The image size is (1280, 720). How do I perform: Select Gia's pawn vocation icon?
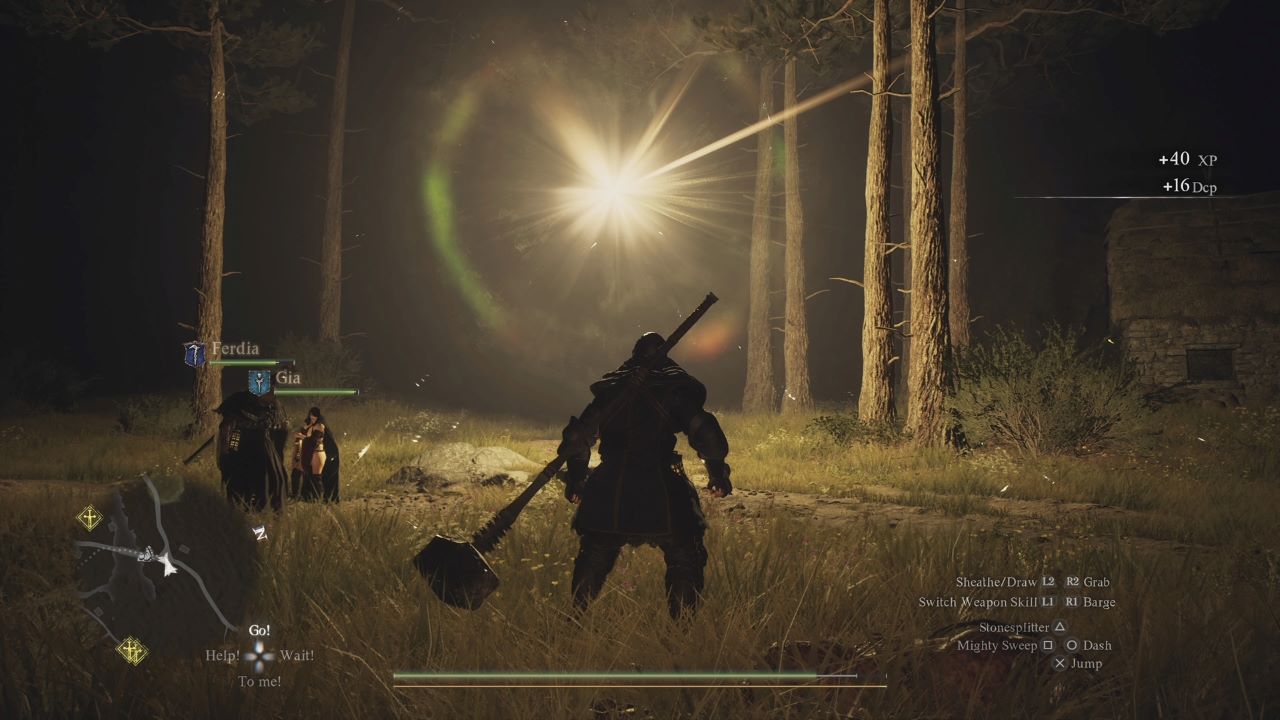[259, 382]
